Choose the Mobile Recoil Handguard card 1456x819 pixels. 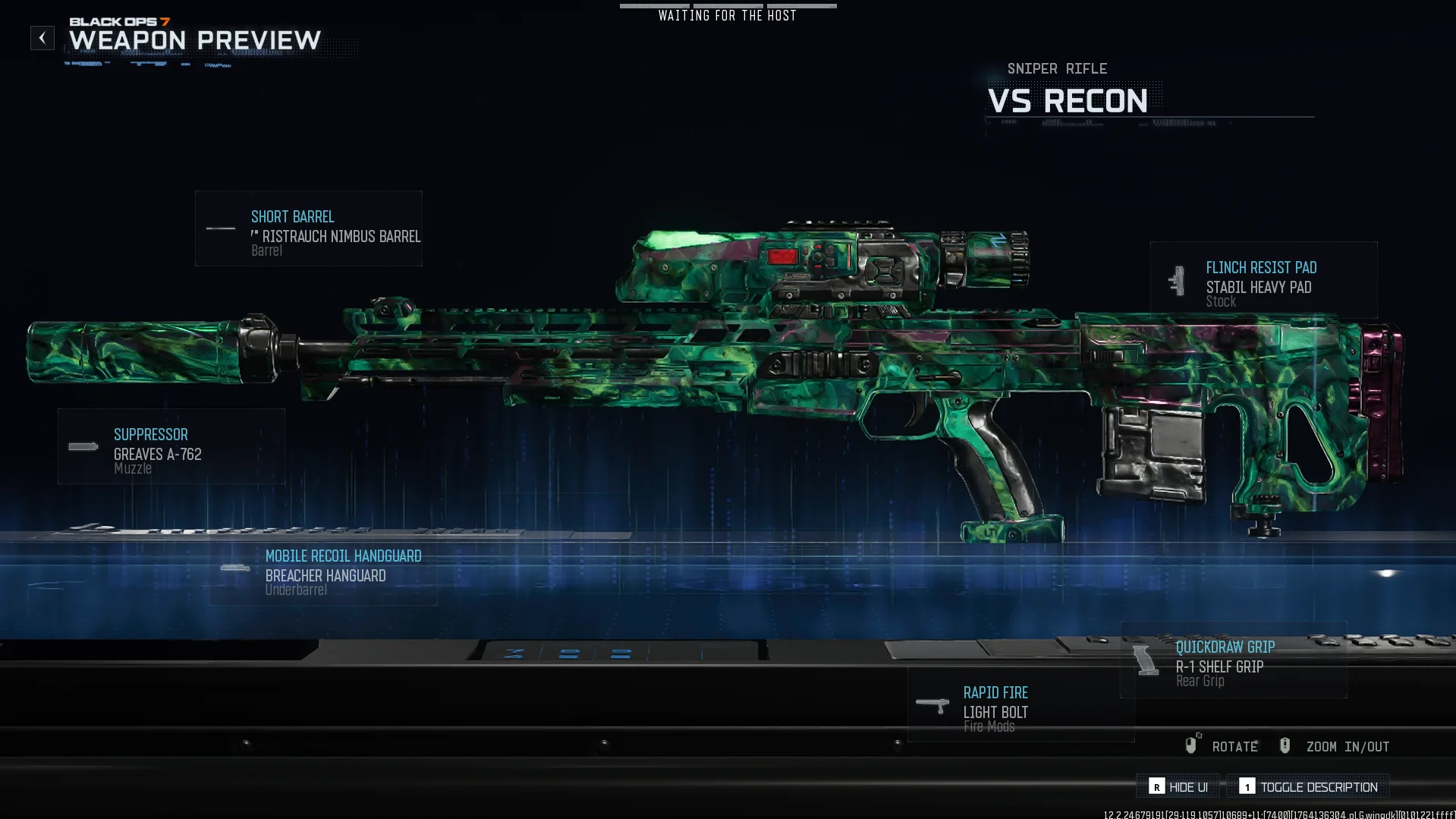pyautogui.click(x=324, y=569)
